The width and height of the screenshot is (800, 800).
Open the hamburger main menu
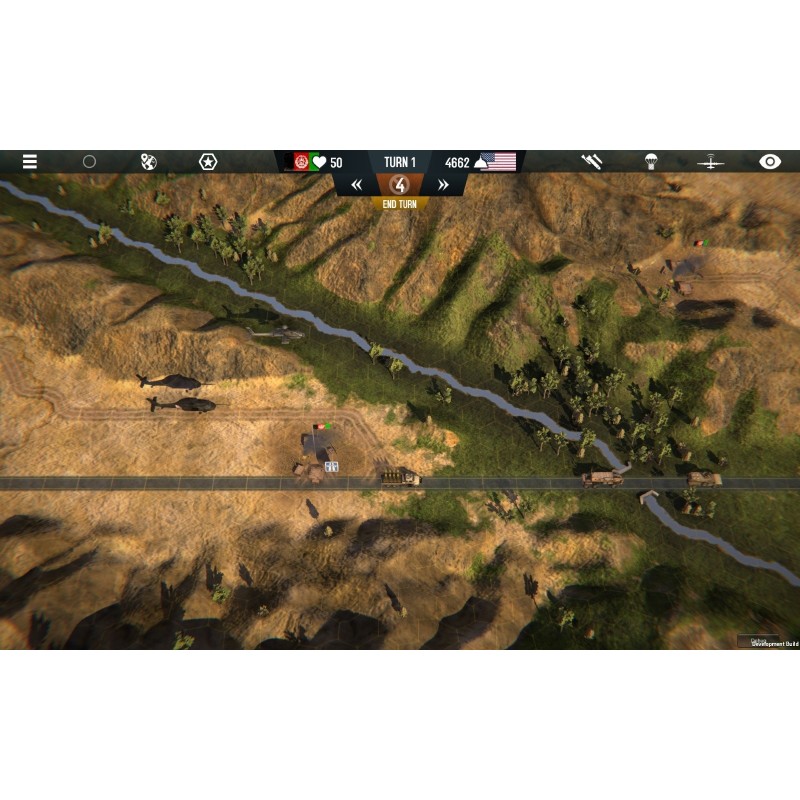30,161
